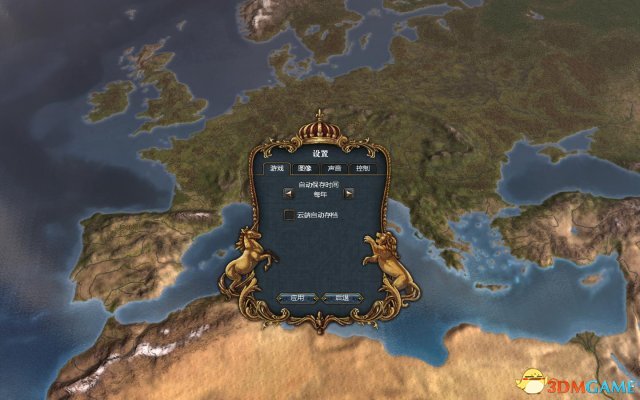Apply settings with the 应用 button

click(x=296, y=297)
